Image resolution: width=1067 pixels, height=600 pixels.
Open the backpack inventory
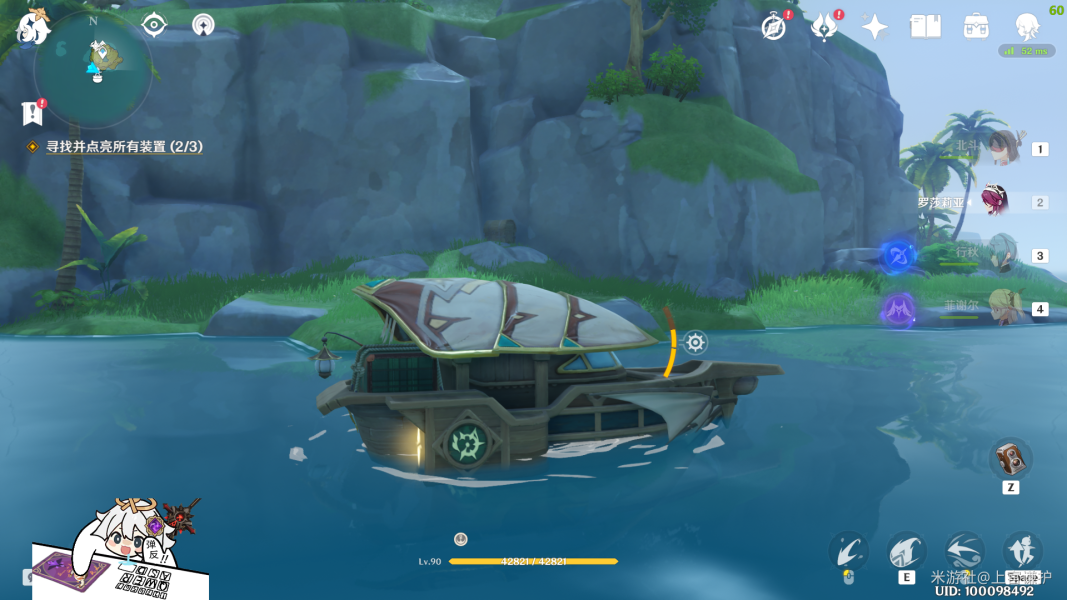(976, 27)
